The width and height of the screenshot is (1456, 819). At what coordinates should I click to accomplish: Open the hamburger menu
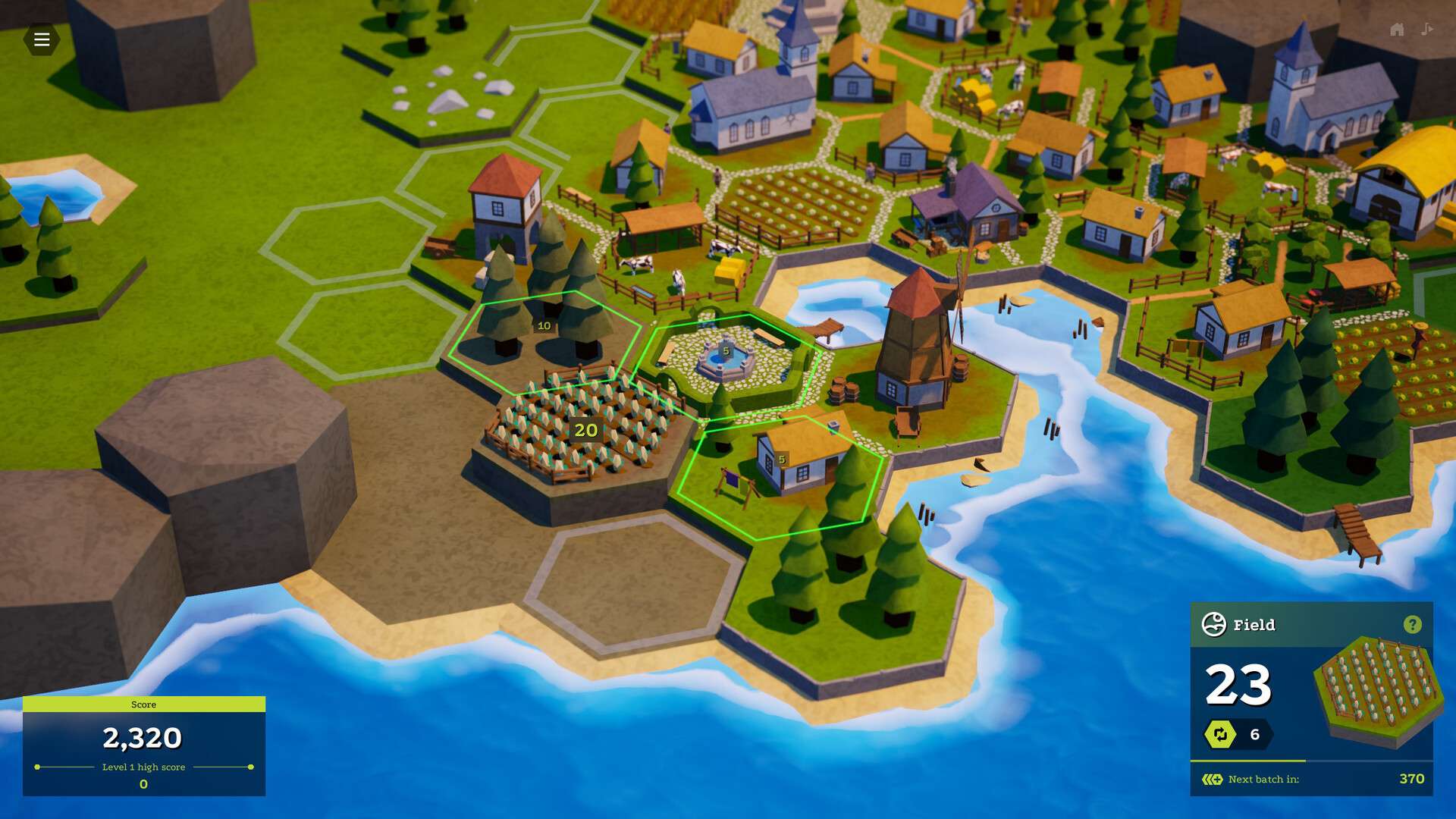click(42, 39)
